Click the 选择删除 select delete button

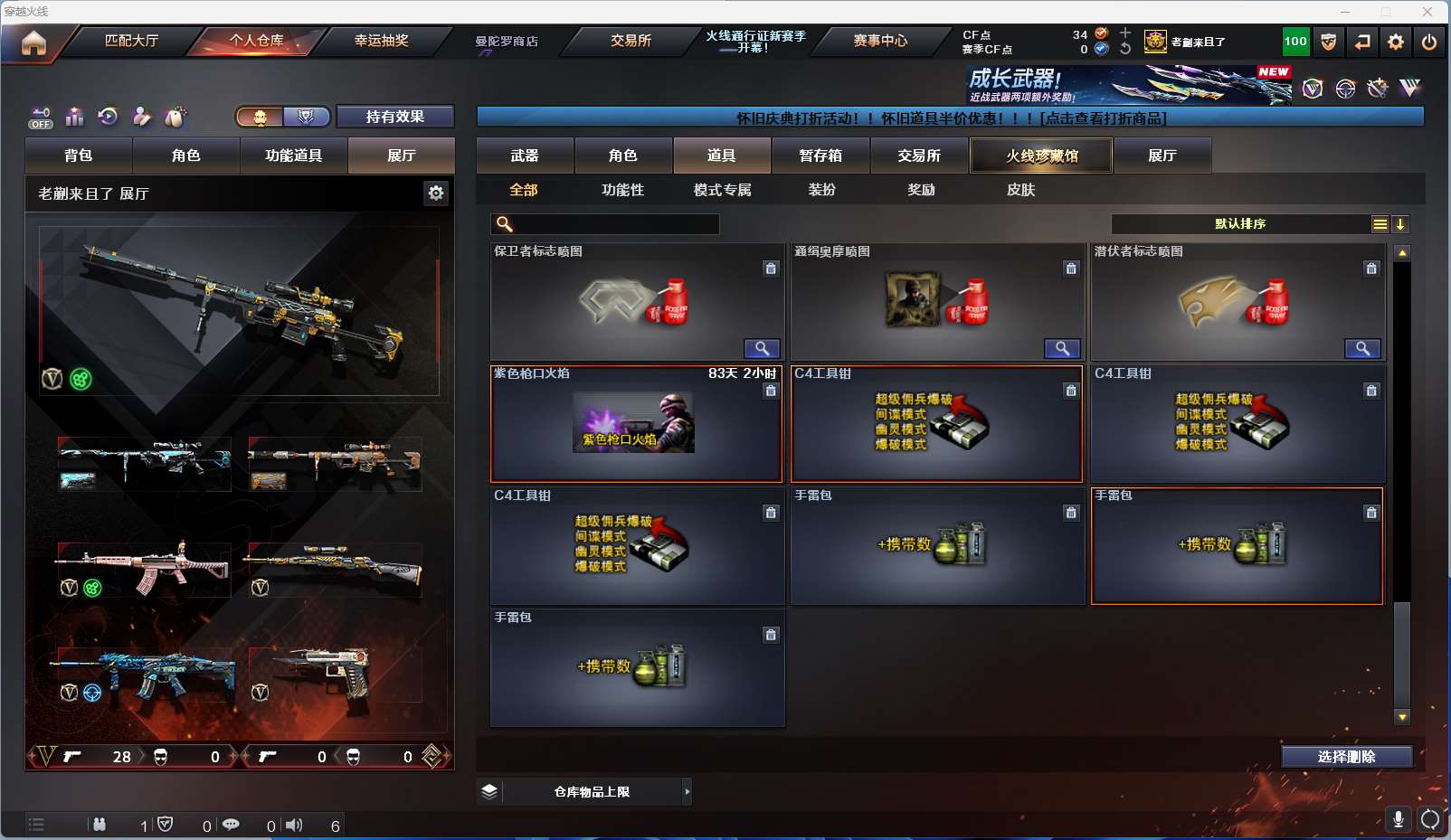(1346, 757)
